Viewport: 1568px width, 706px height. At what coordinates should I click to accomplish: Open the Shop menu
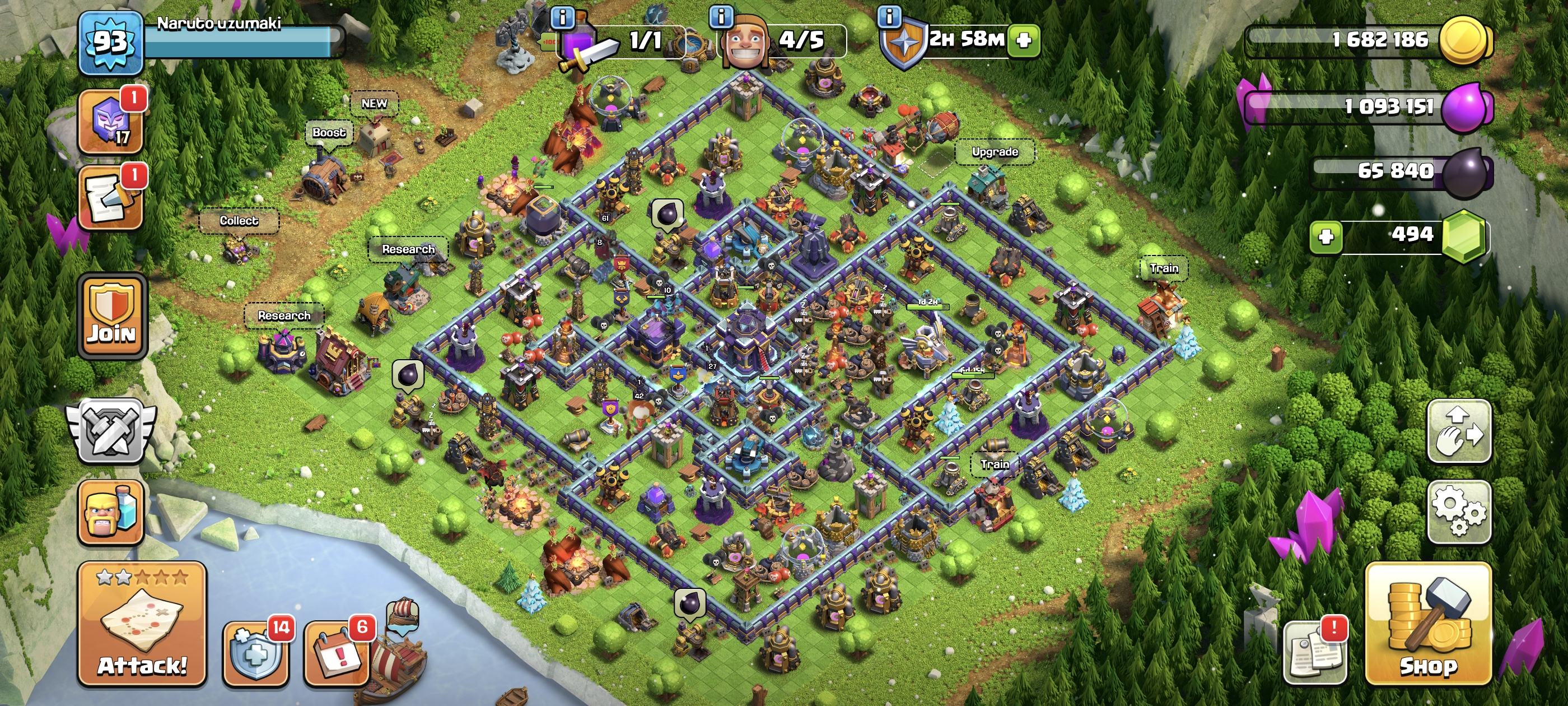point(1428,624)
